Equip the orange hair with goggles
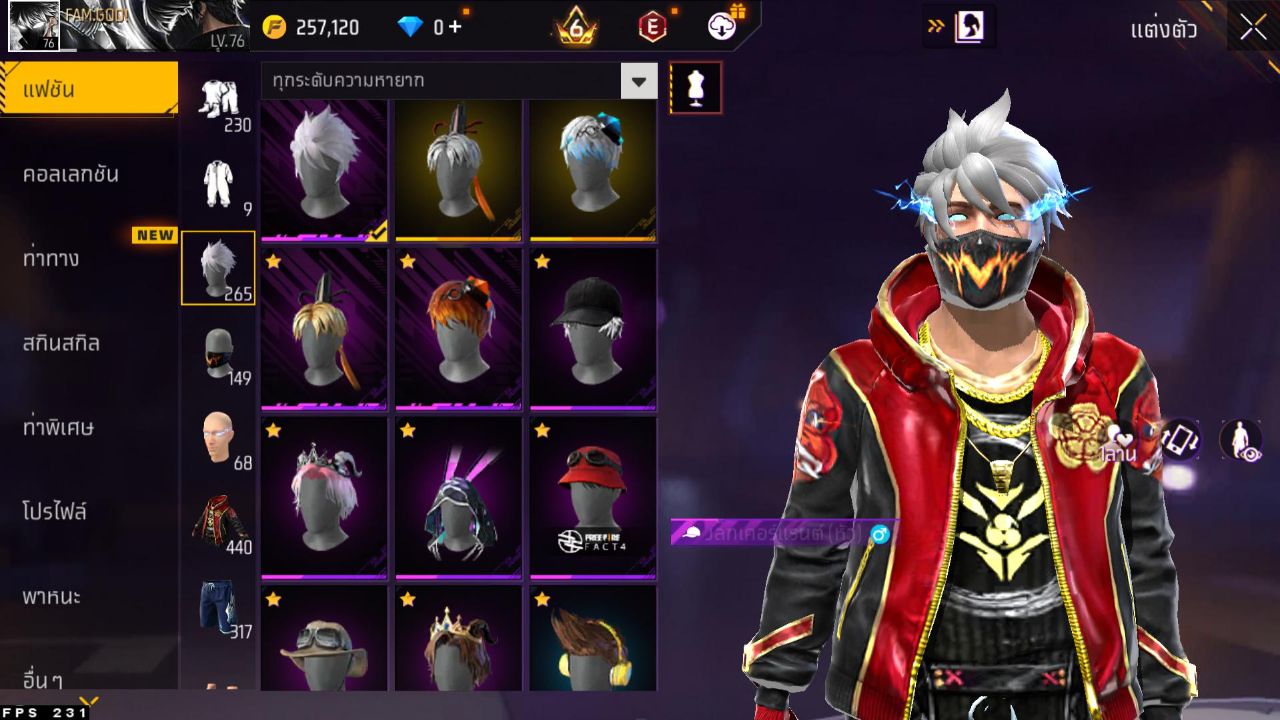This screenshot has width=1280, height=720. point(458,328)
